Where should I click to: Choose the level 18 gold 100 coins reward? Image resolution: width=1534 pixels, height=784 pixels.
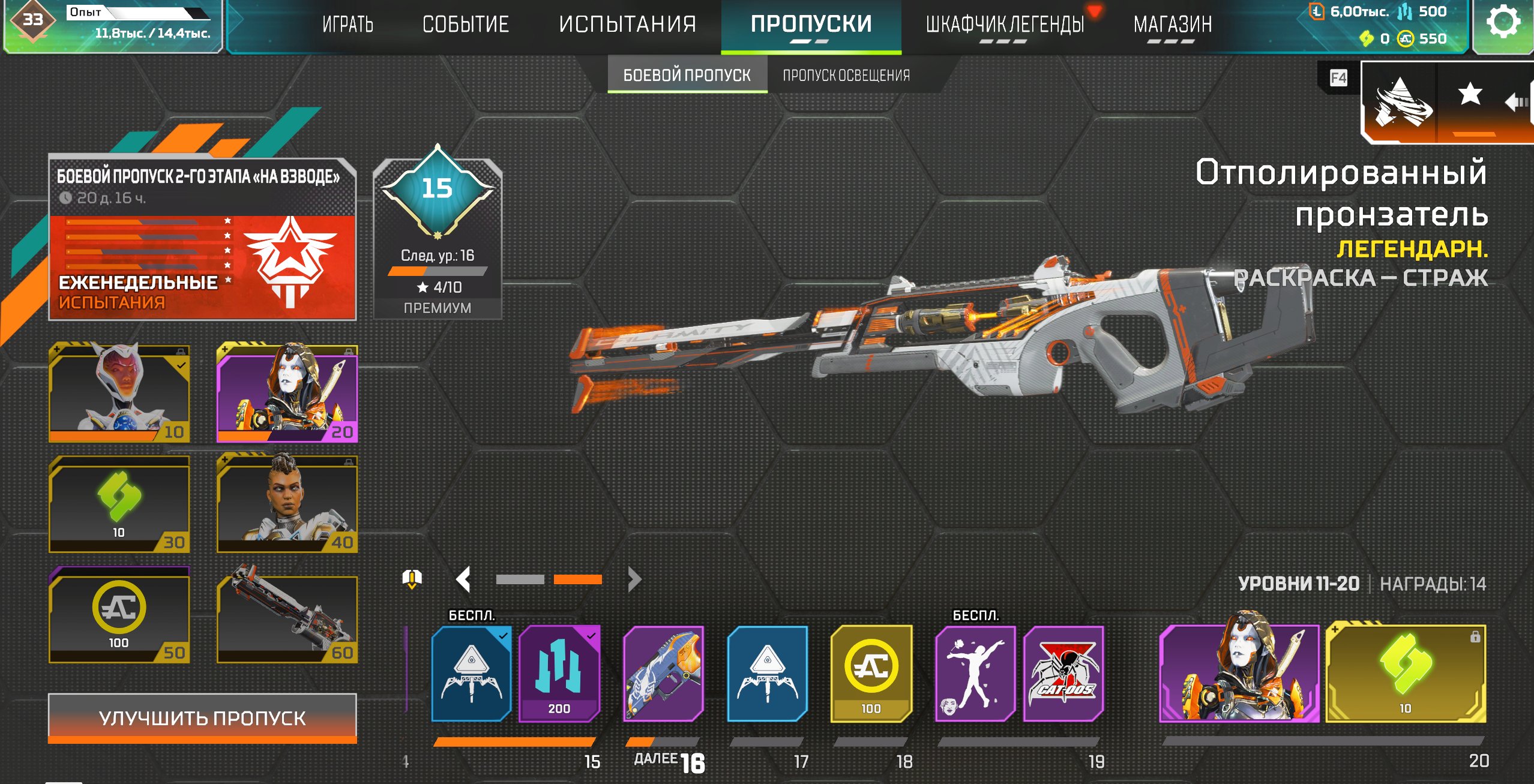(x=871, y=674)
